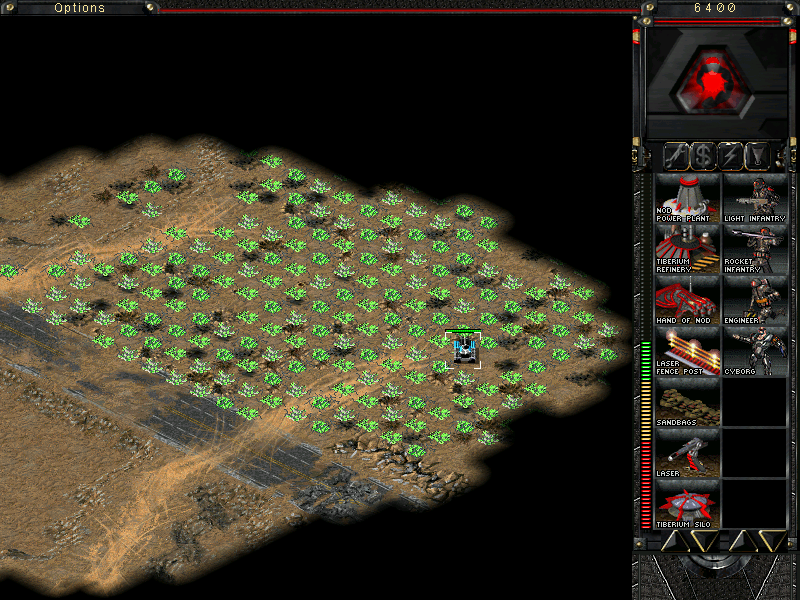This screenshot has height=600, width=800.
Task: Construct a Laser turret
Action: 687,453
